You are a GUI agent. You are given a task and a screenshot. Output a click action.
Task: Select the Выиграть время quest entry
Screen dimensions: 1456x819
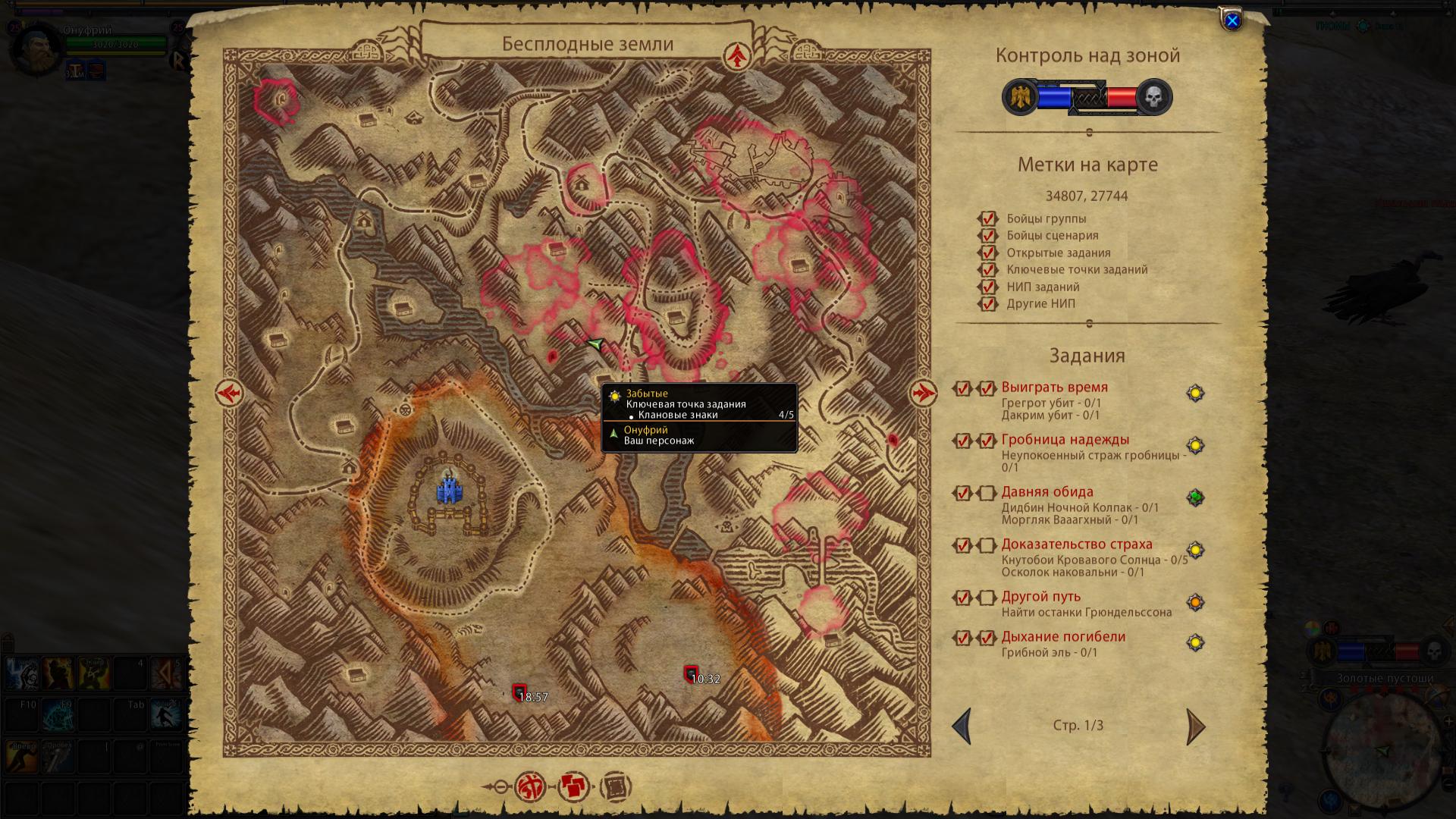pyautogui.click(x=1054, y=388)
